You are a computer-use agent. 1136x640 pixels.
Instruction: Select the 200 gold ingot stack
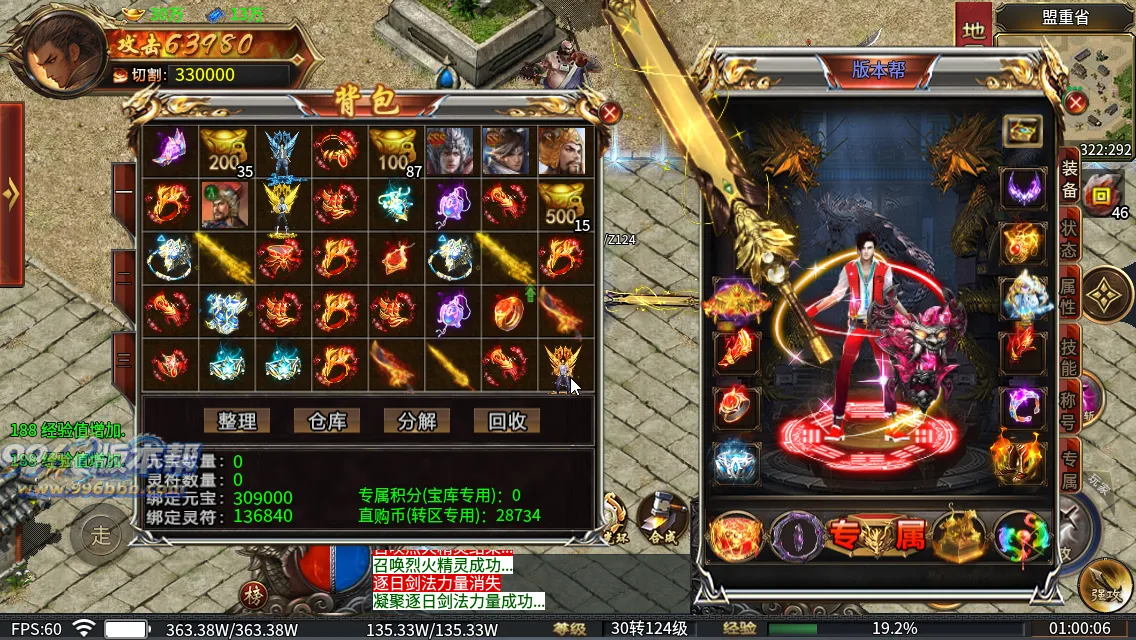point(226,151)
